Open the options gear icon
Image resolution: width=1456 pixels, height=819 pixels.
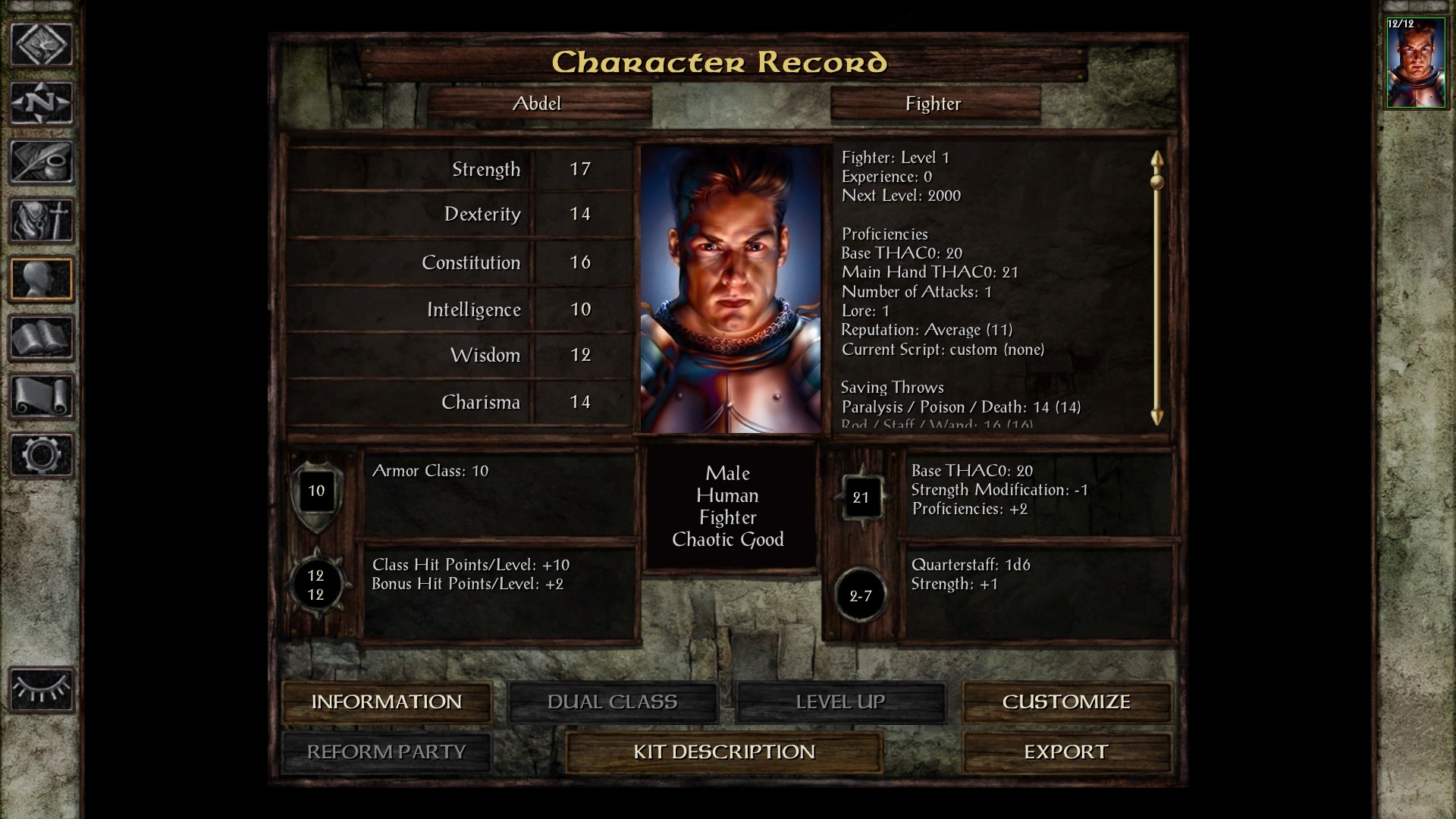coord(42,454)
